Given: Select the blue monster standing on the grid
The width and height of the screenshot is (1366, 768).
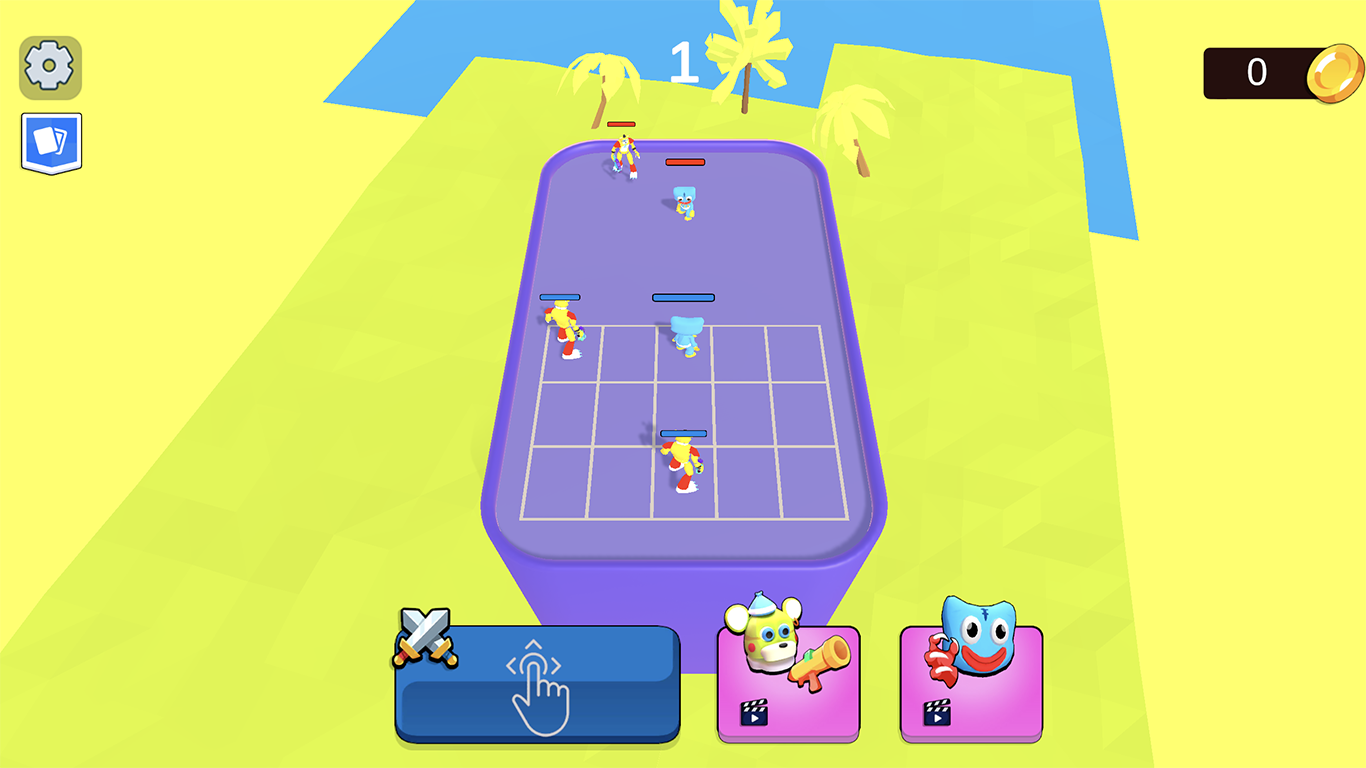Looking at the screenshot, I should pos(684,335).
